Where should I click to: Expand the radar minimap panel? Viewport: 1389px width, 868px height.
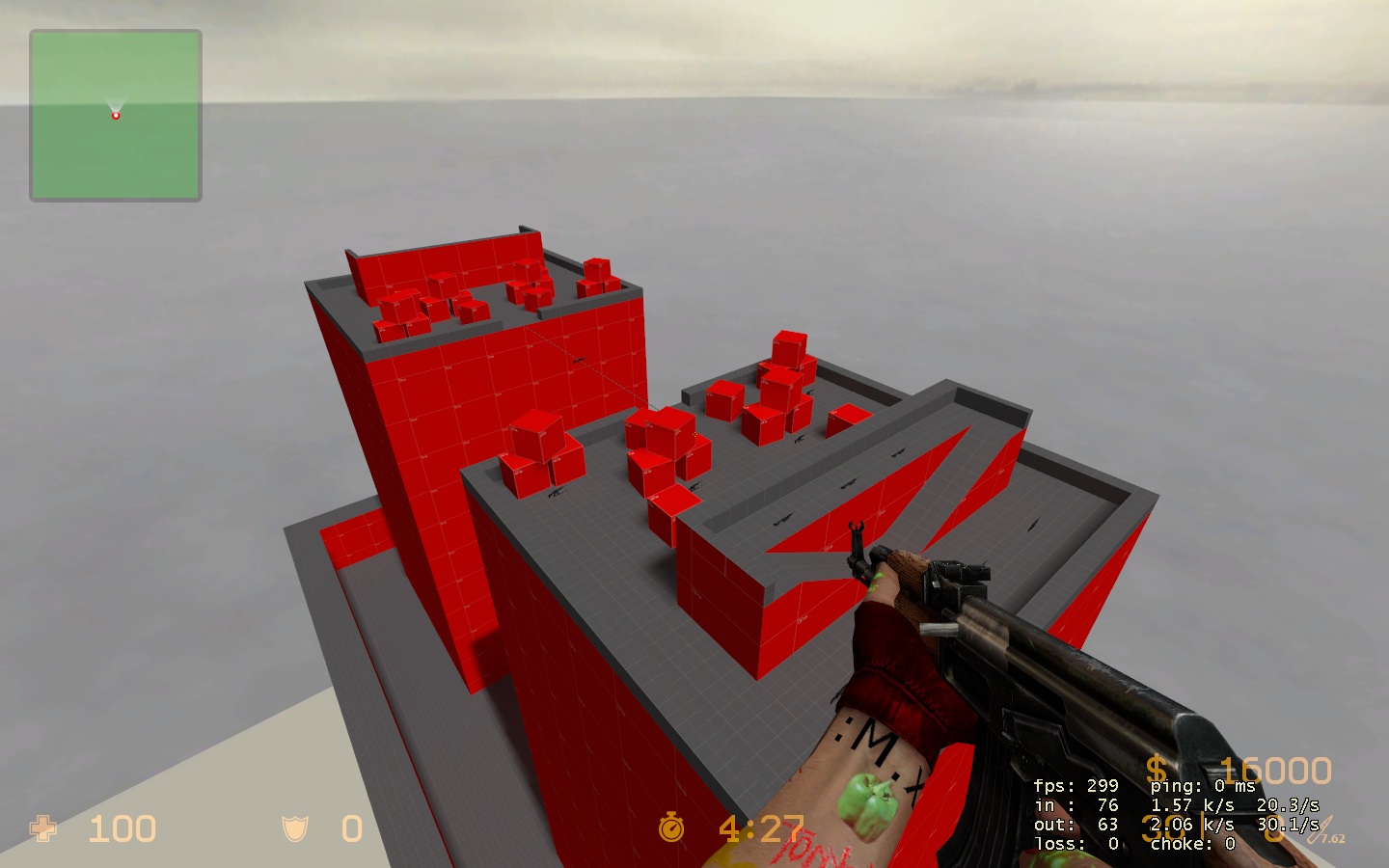pyautogui.click(x=116, y=116)
